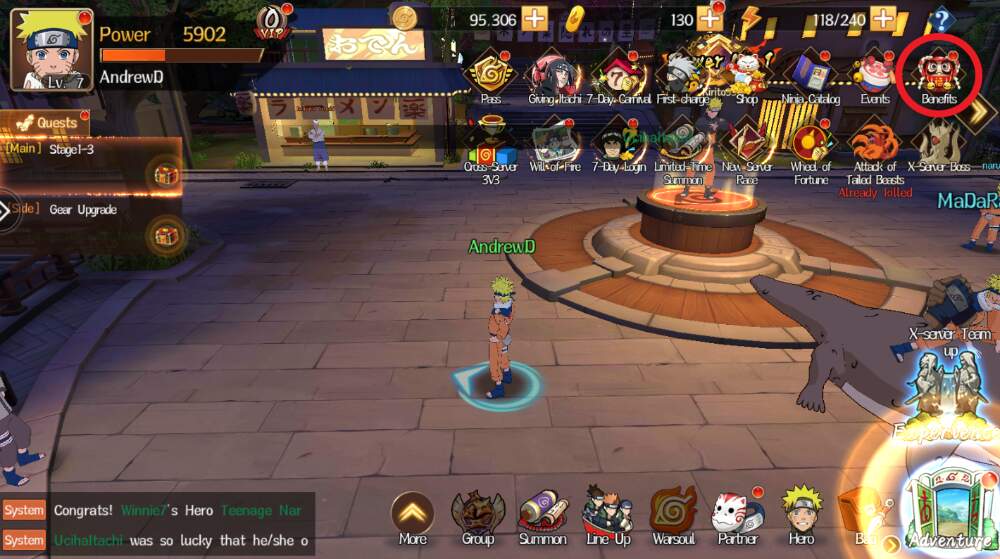Open the Pass icon
Viewport: 1000px width, 559px height.
click(x=490, y=75)
